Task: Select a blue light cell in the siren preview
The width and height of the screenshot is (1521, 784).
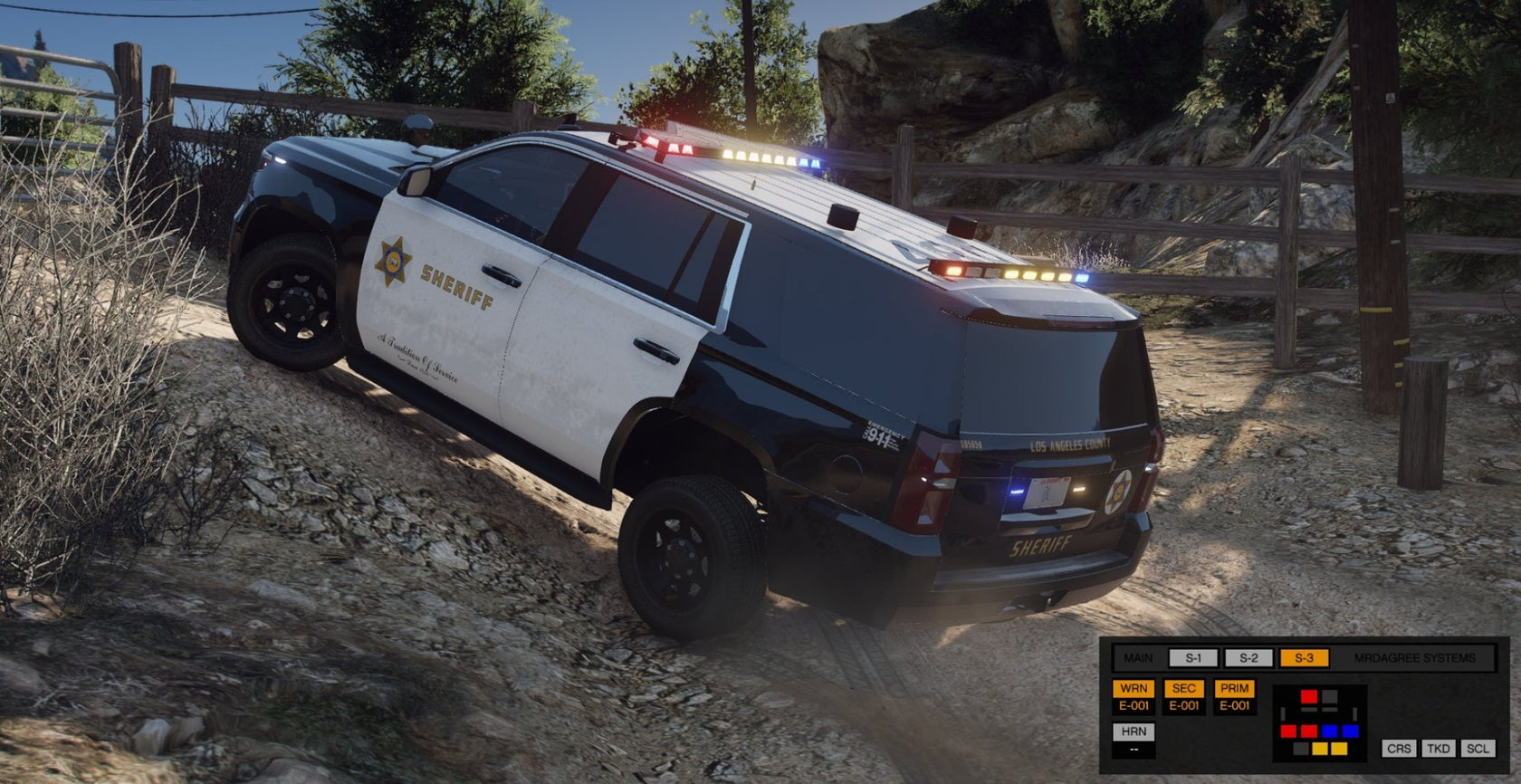Action: pyautogui.click(x=1330, y=731)
